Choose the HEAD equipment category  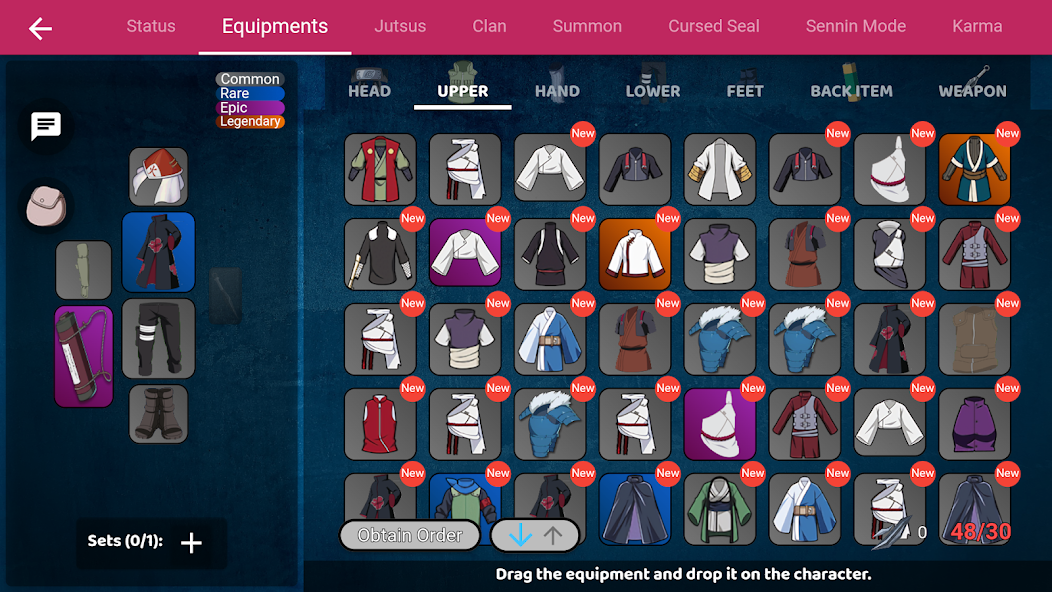pyautogui.click(x=369, y=90)
